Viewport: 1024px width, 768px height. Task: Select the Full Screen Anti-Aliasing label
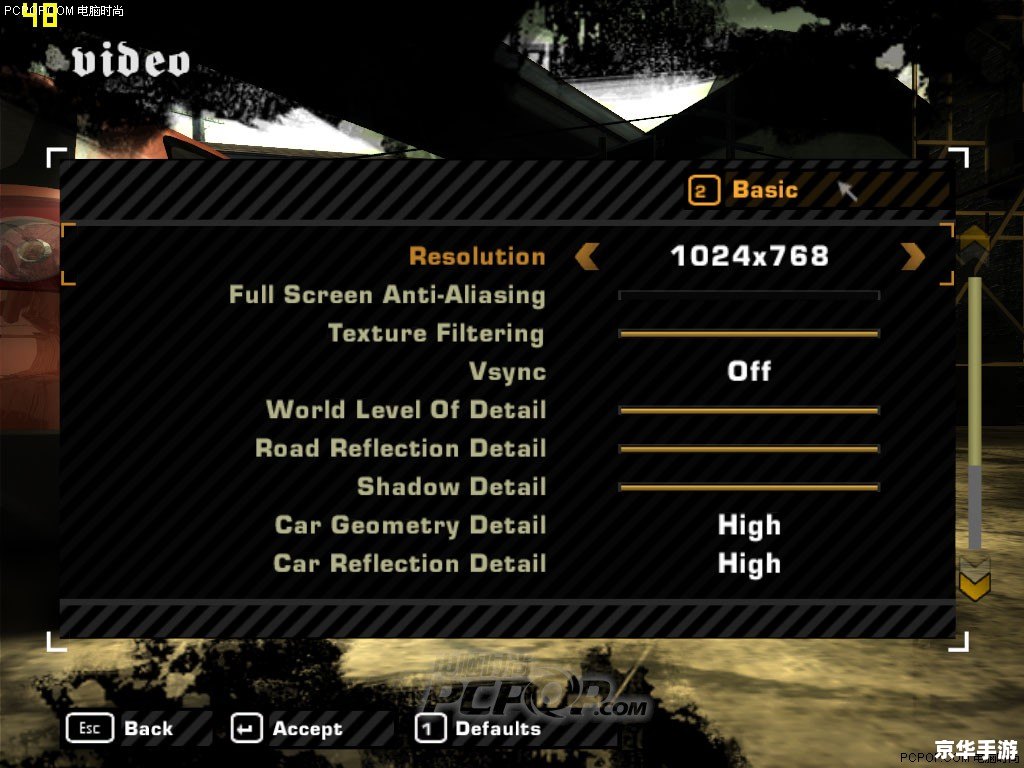click(x=387, y=295)
